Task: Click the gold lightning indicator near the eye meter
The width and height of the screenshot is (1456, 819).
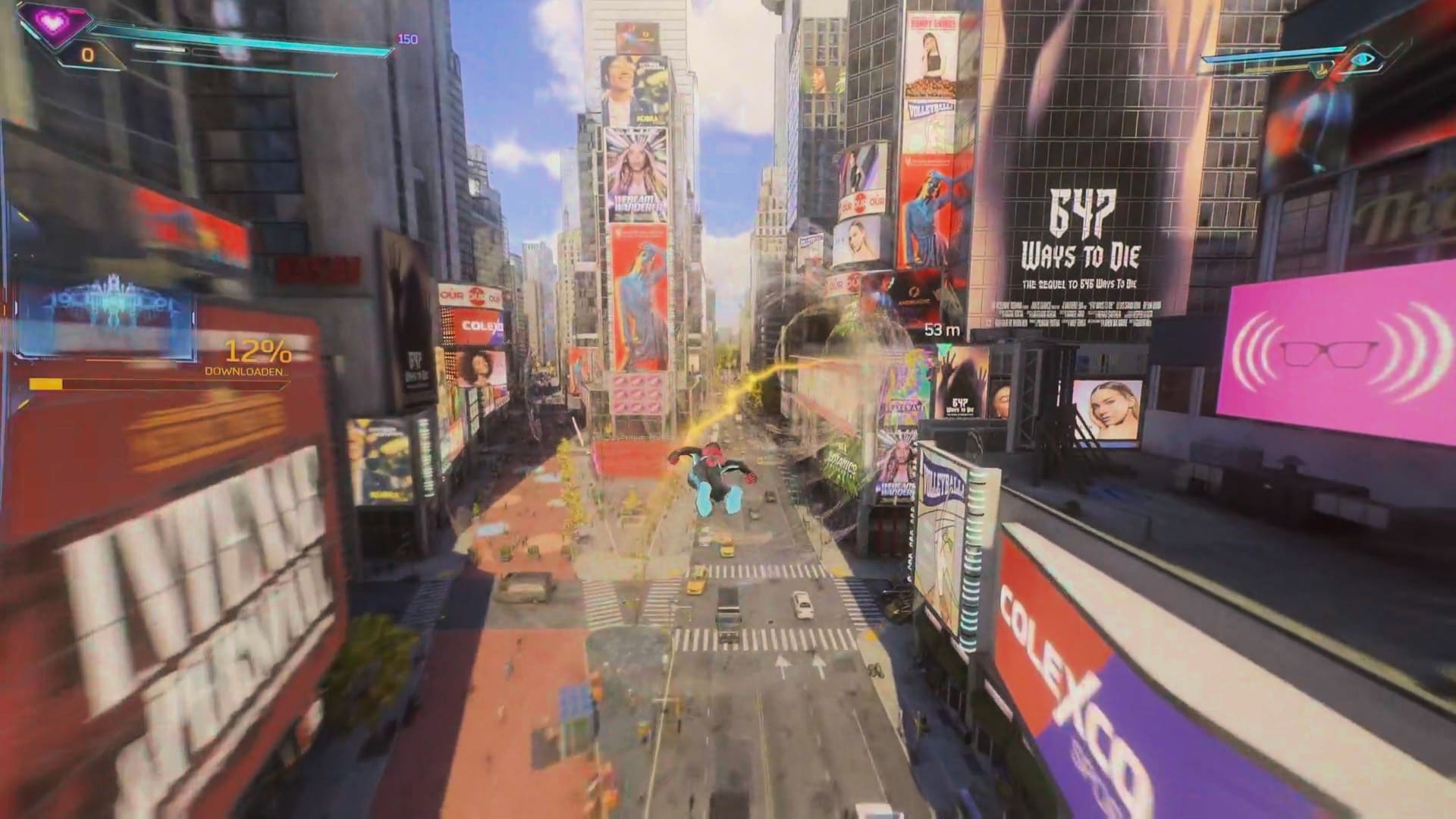Action: (1323, 69)
